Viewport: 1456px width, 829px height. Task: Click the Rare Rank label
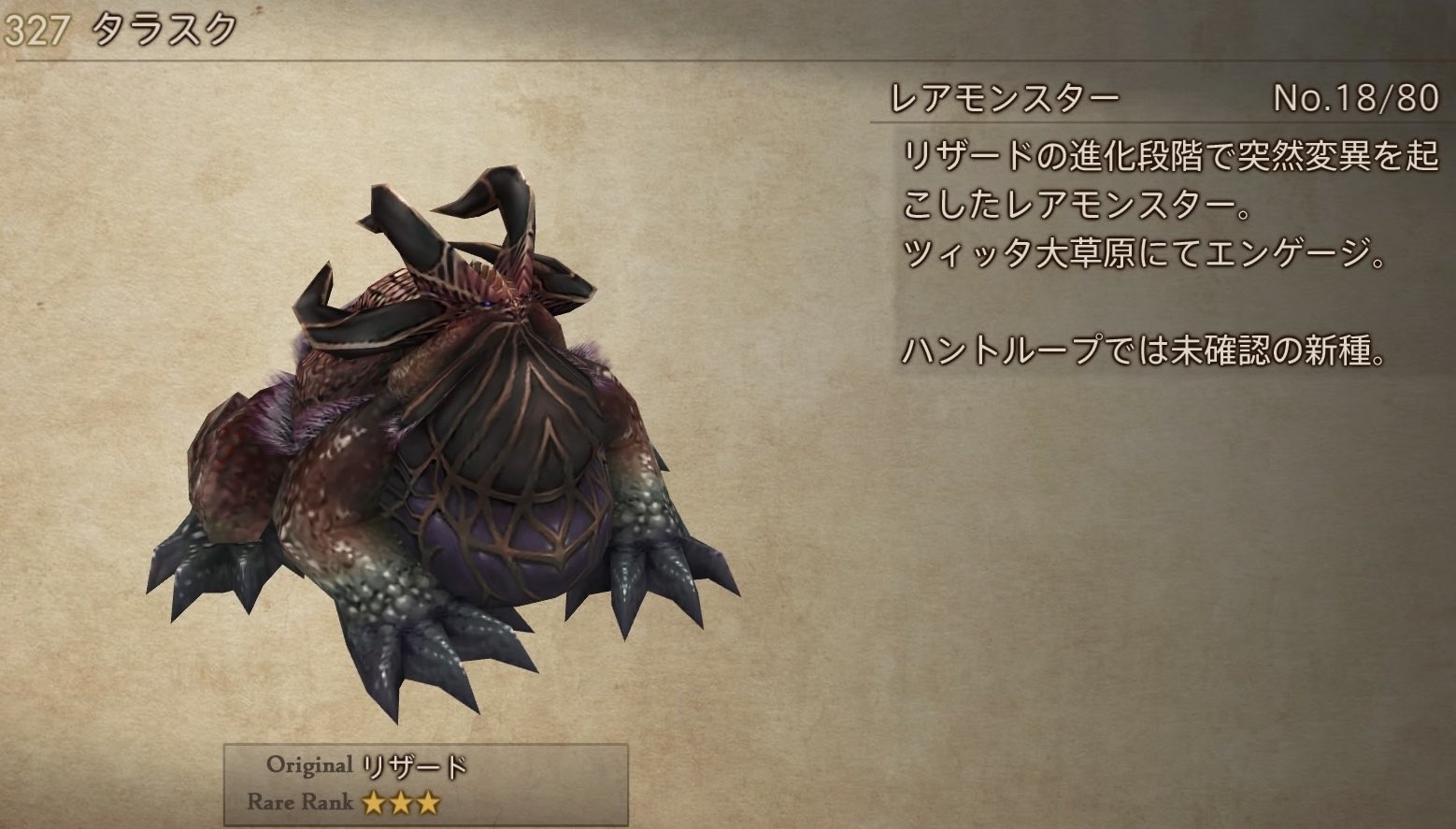tap(301, 802)
